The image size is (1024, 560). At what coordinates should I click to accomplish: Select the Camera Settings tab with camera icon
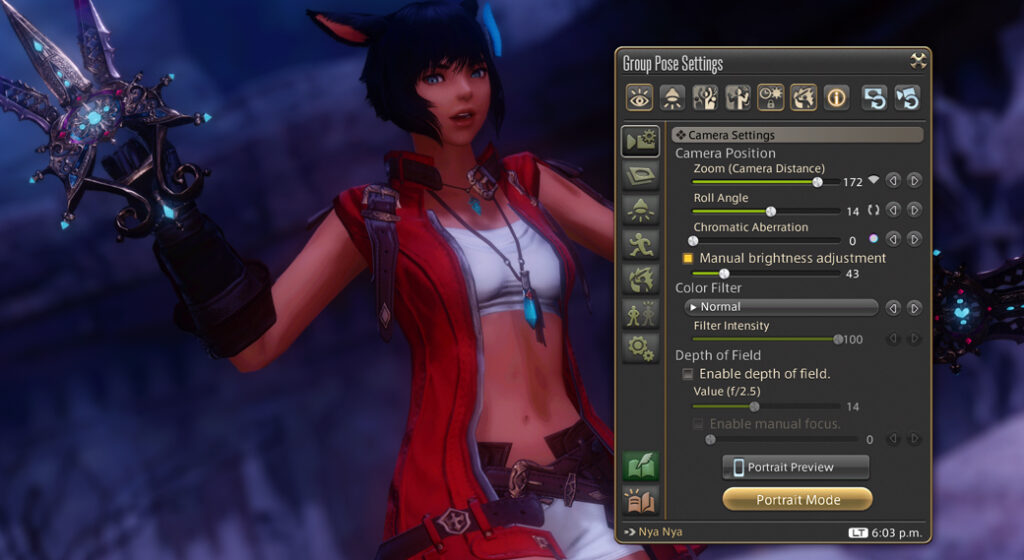(640, 142)
